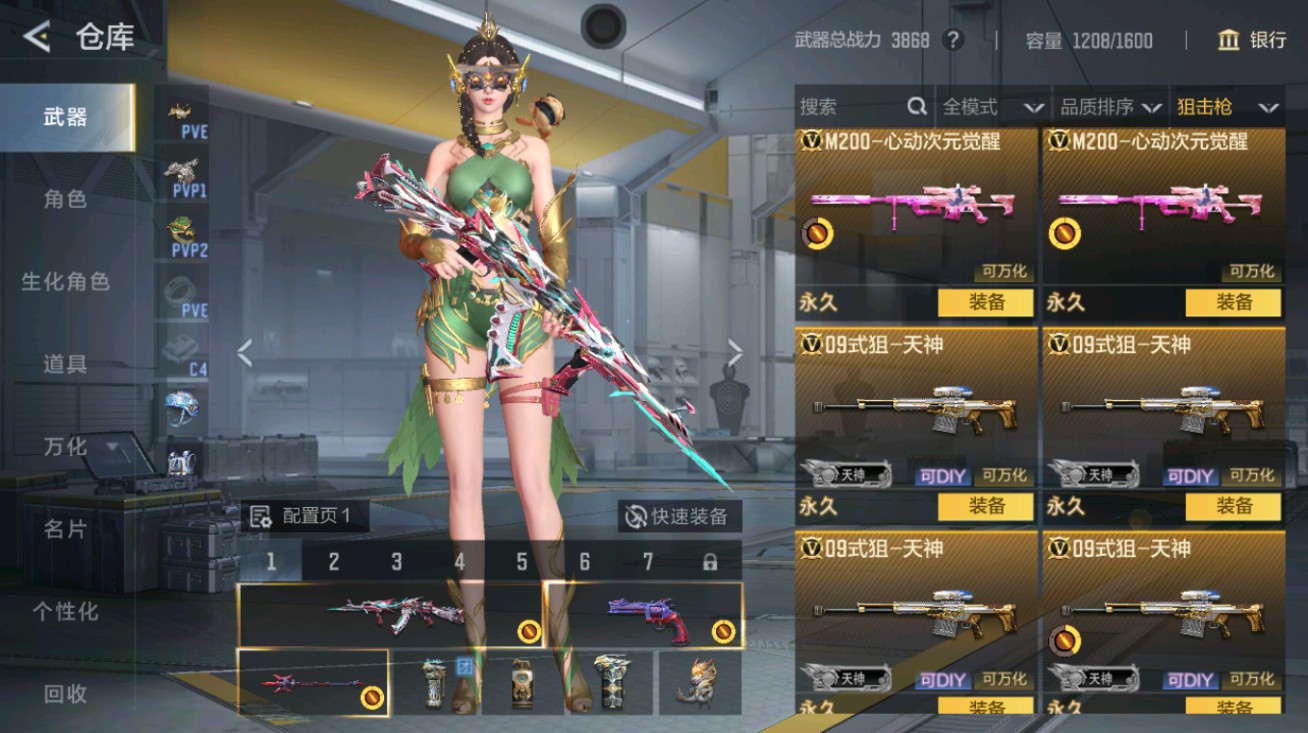Select the pink revolver secondary weapon slot
1308x733 pixels.
click(x=644, y=614)
